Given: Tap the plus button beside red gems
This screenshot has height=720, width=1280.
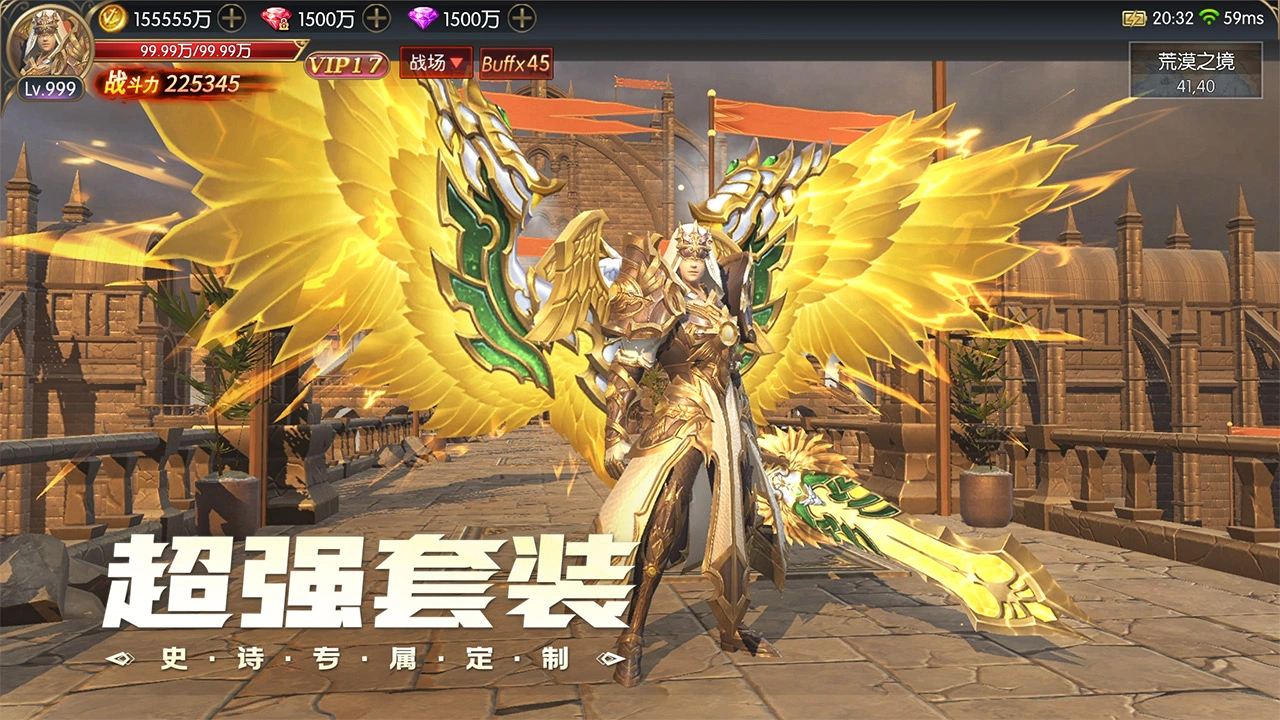Looking at the screenshot, I should pos(378,17).
